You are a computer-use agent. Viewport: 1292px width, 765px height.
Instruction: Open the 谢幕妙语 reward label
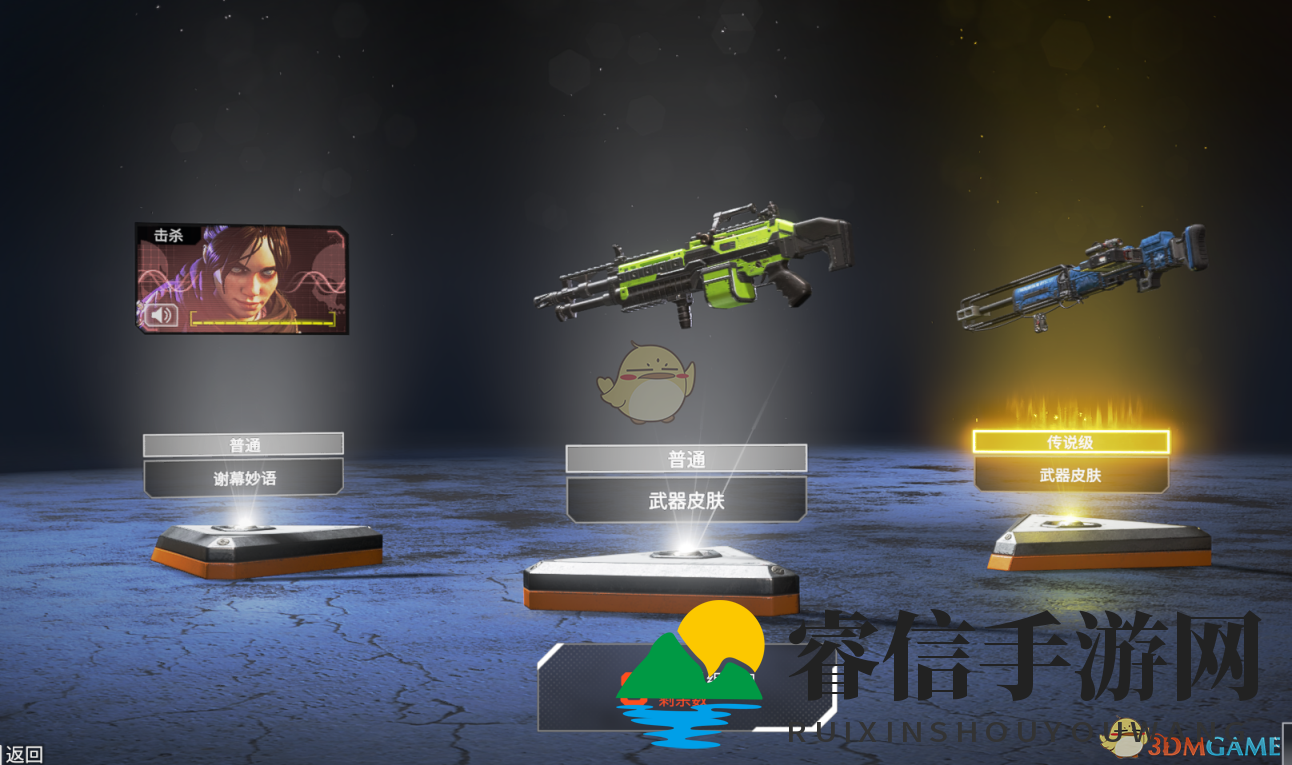(244, 476)
